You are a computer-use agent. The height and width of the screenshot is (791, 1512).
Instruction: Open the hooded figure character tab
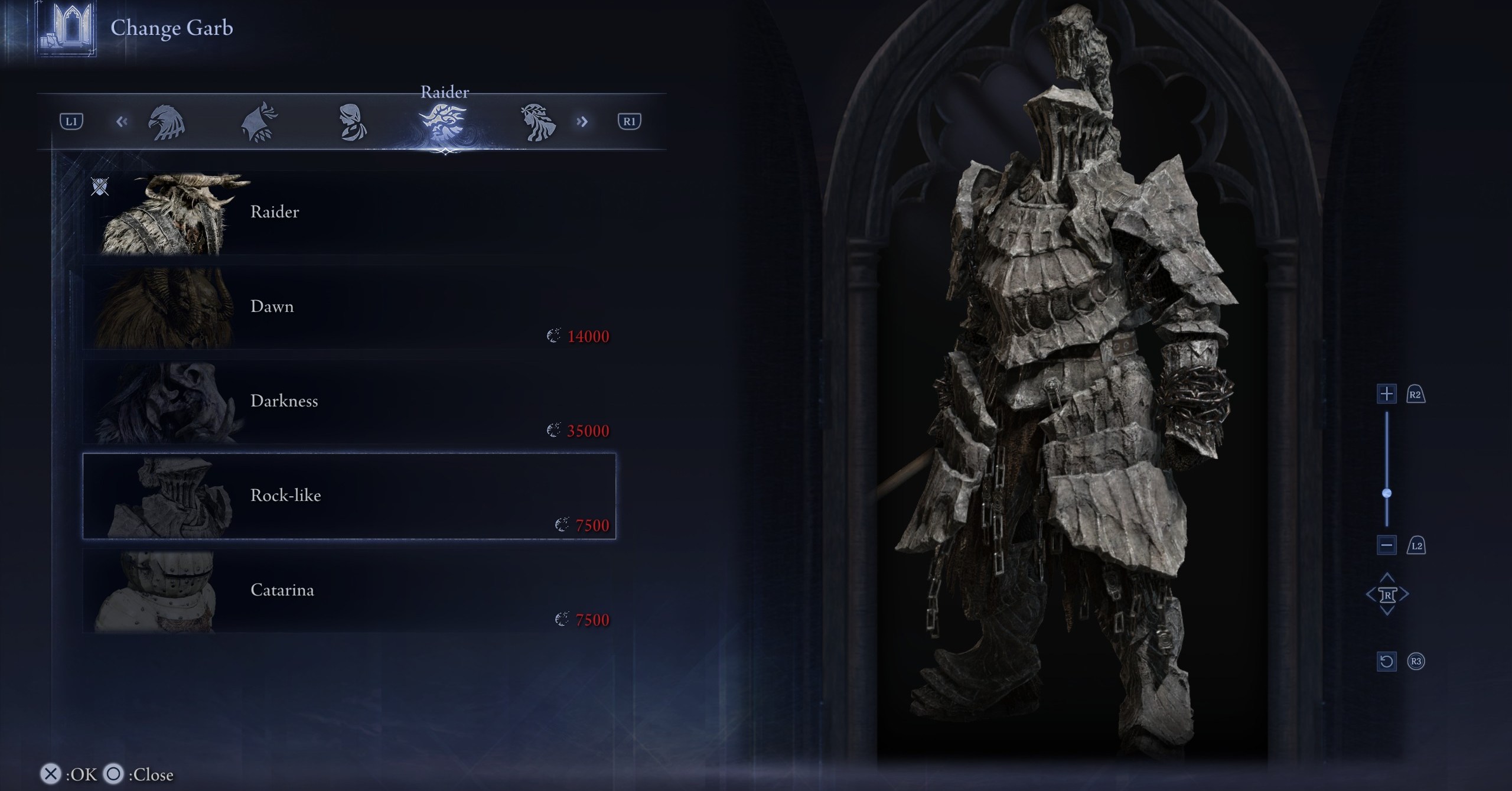click(x=259, y=122)
